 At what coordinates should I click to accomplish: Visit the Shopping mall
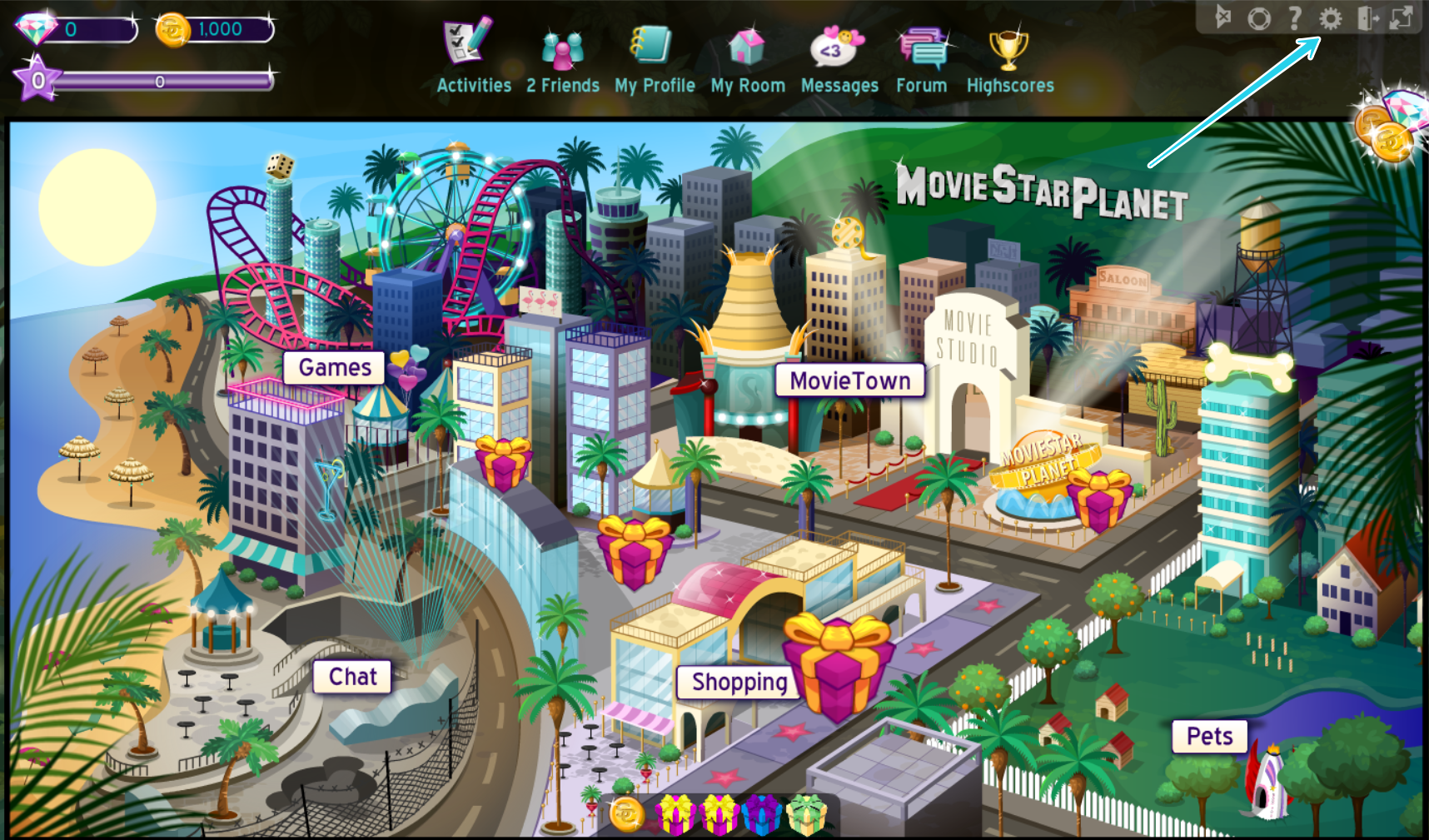tap(738, 681)
